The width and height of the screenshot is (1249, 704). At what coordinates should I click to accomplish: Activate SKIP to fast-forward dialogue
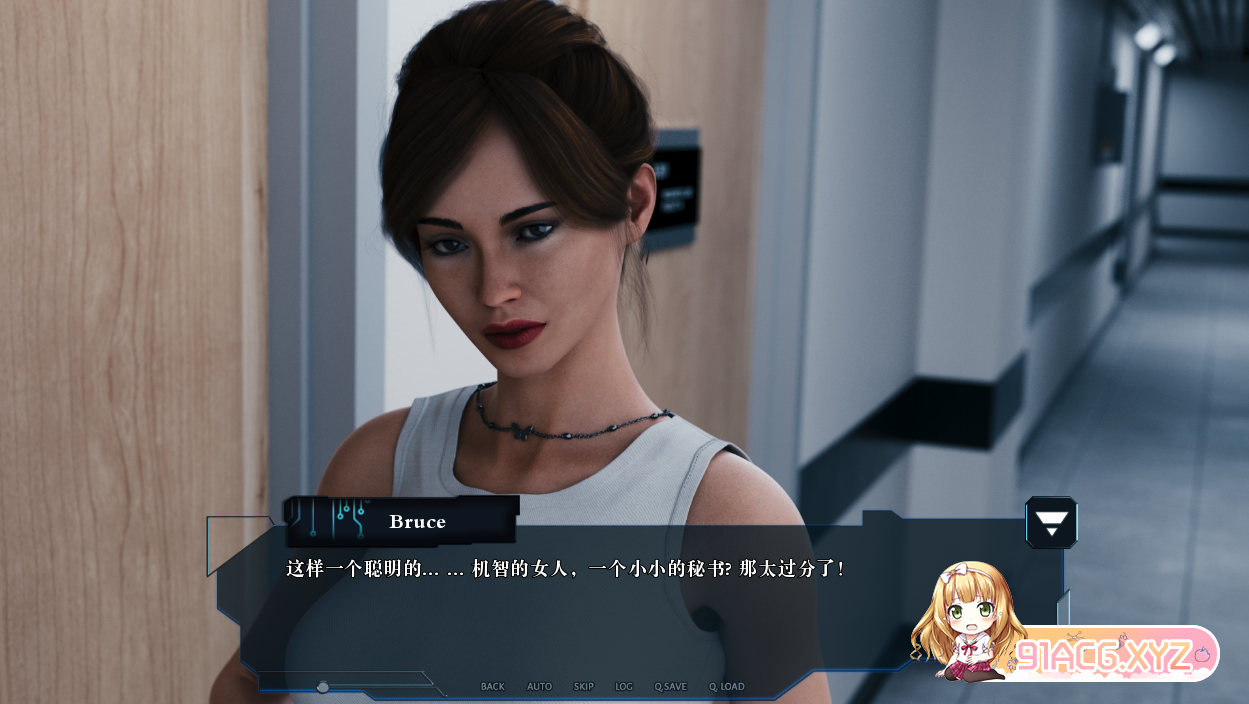tap(584, 687)
